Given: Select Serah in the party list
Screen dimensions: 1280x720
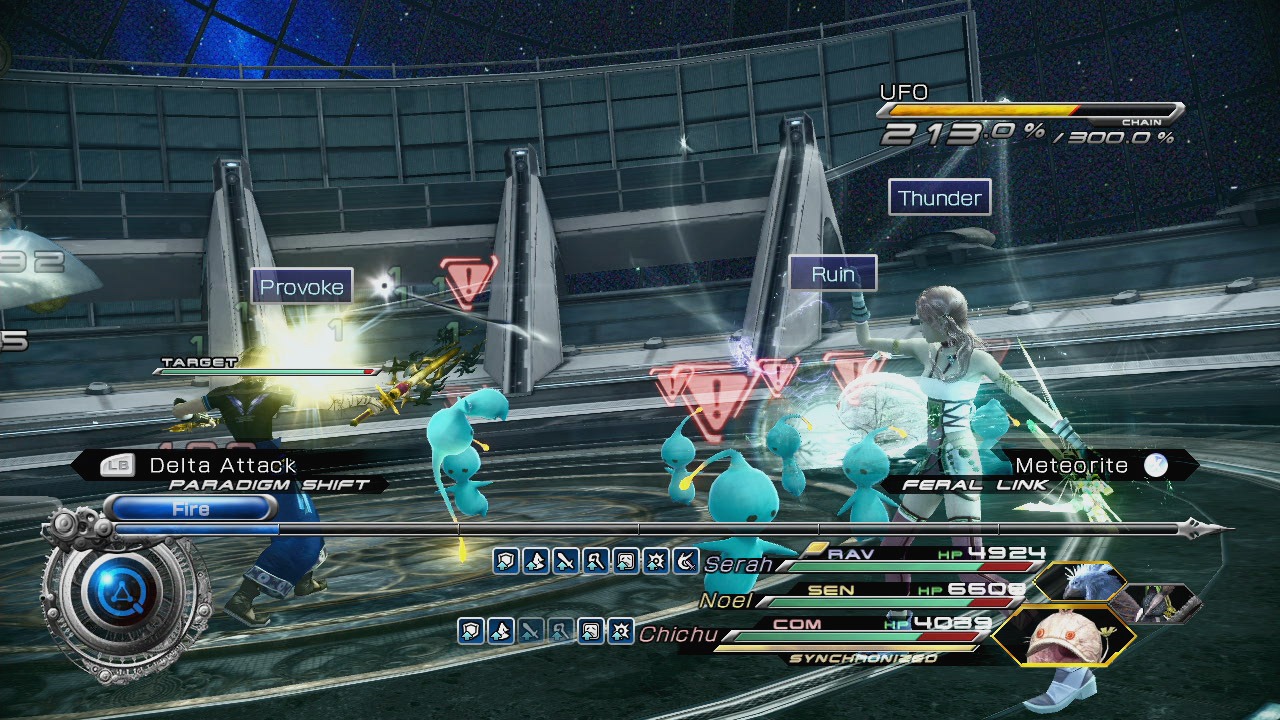Looking at the screenshot, I should pos(738,565).
